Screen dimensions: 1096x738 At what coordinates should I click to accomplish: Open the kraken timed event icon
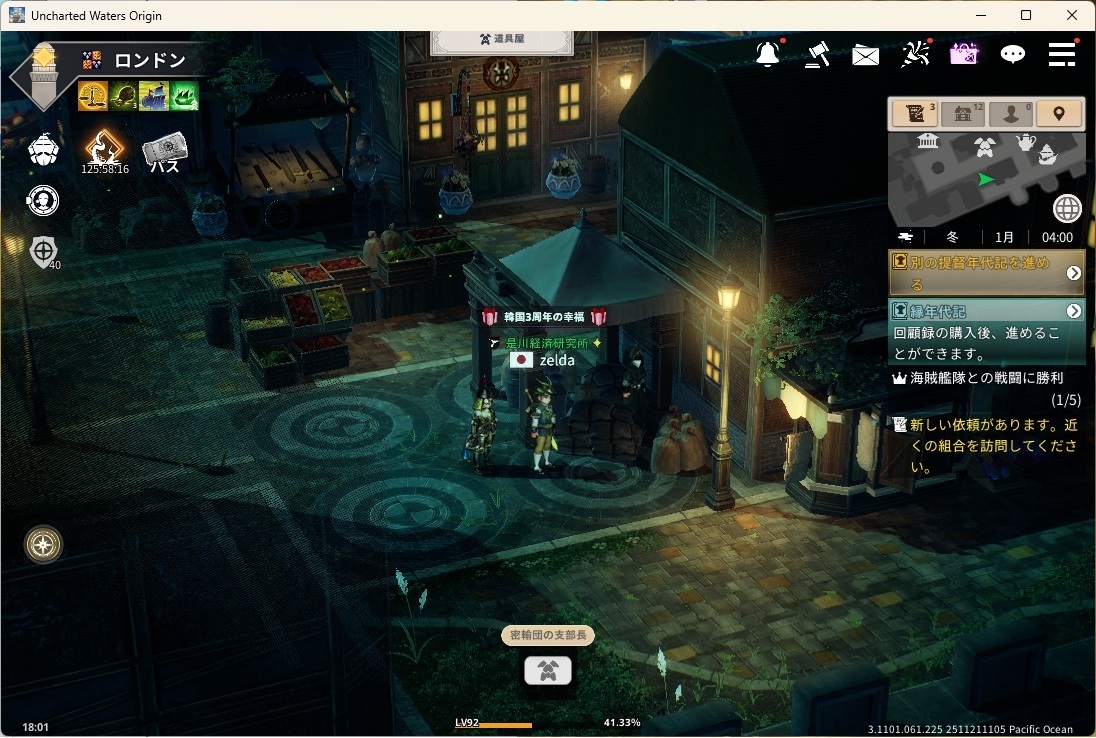104,152
